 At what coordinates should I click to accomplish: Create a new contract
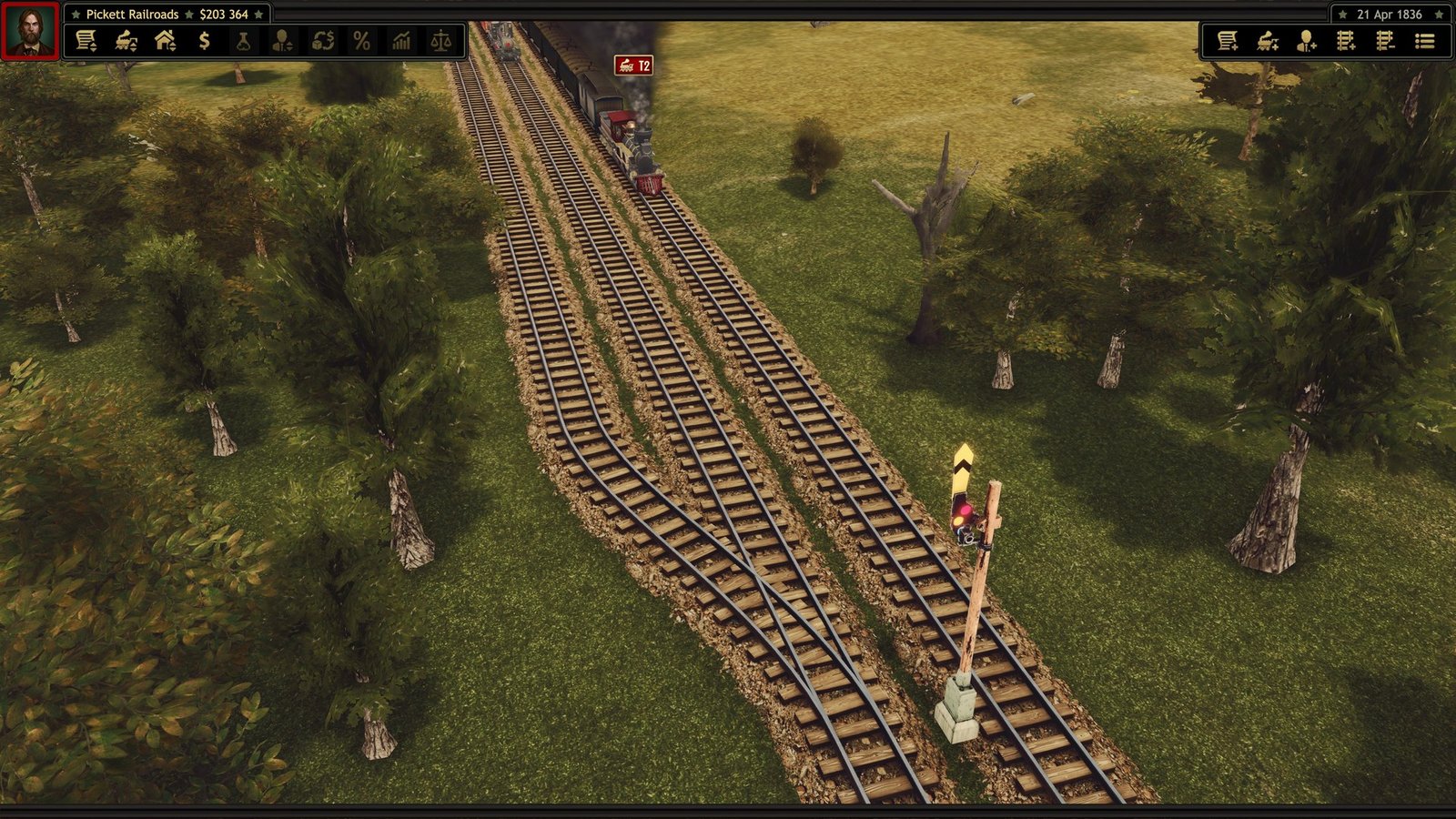[1228, 39]
